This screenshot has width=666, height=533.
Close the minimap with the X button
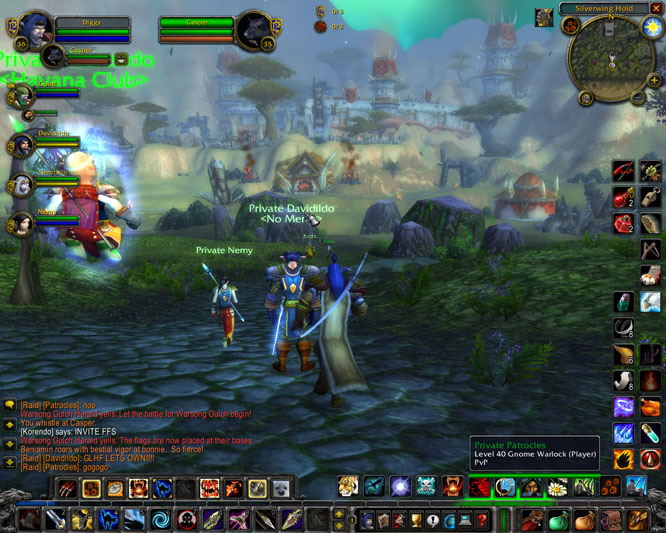[x=656, y=8]
